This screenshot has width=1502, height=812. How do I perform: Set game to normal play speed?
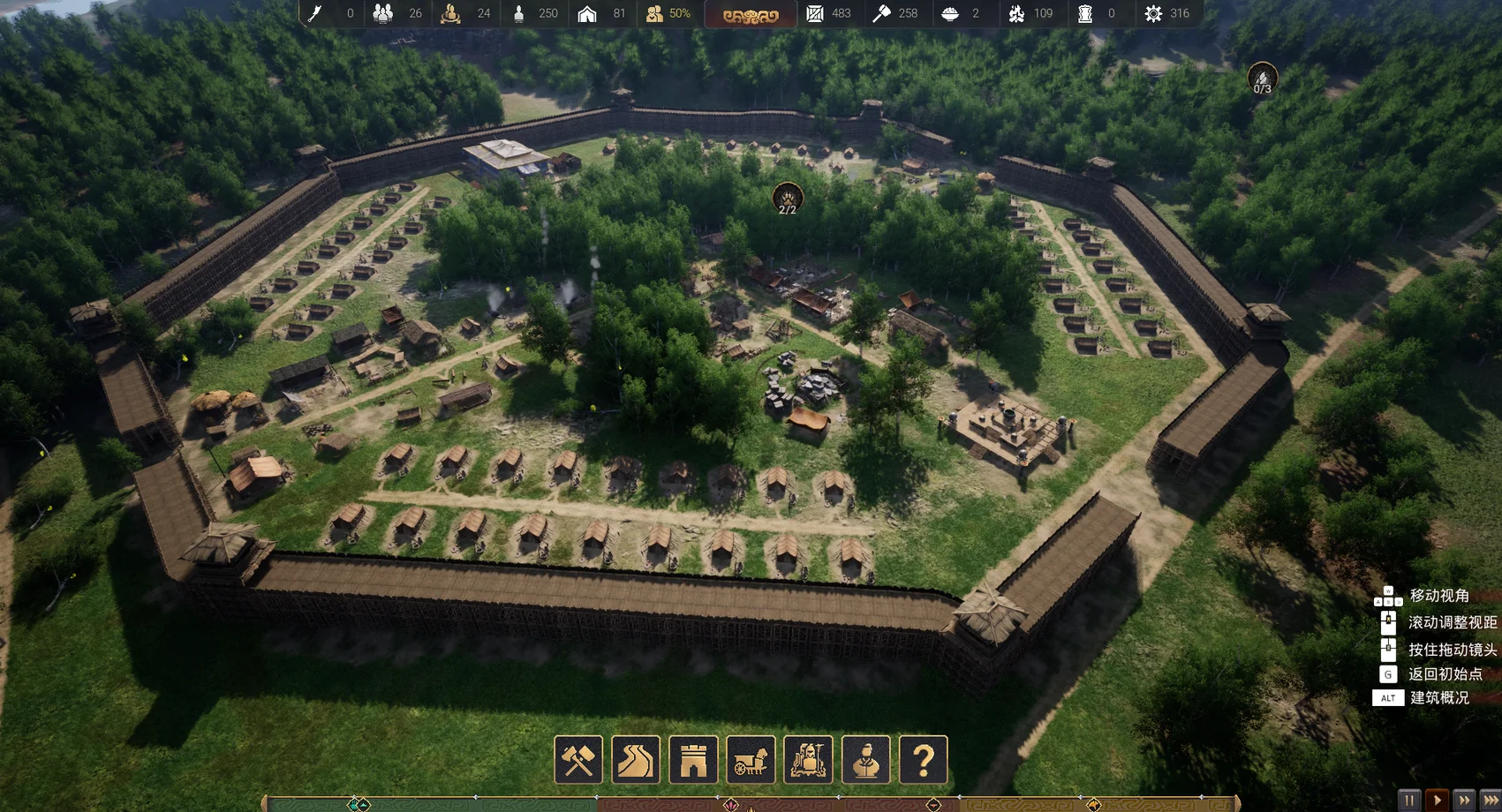coord(1437,801)
